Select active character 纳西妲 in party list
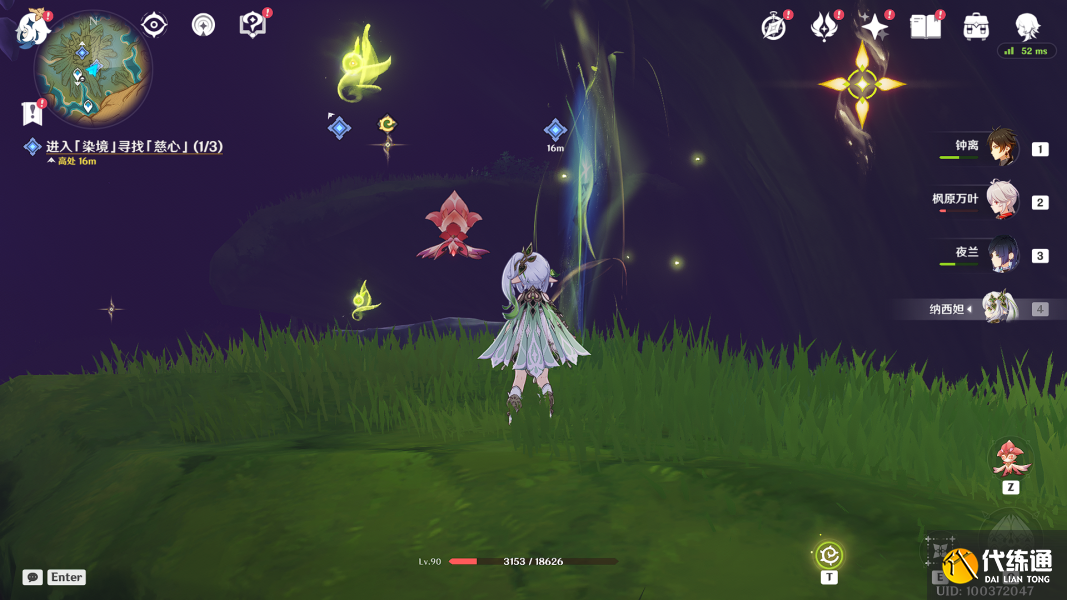Screen dimensions: 1067x600 (998, 308)
